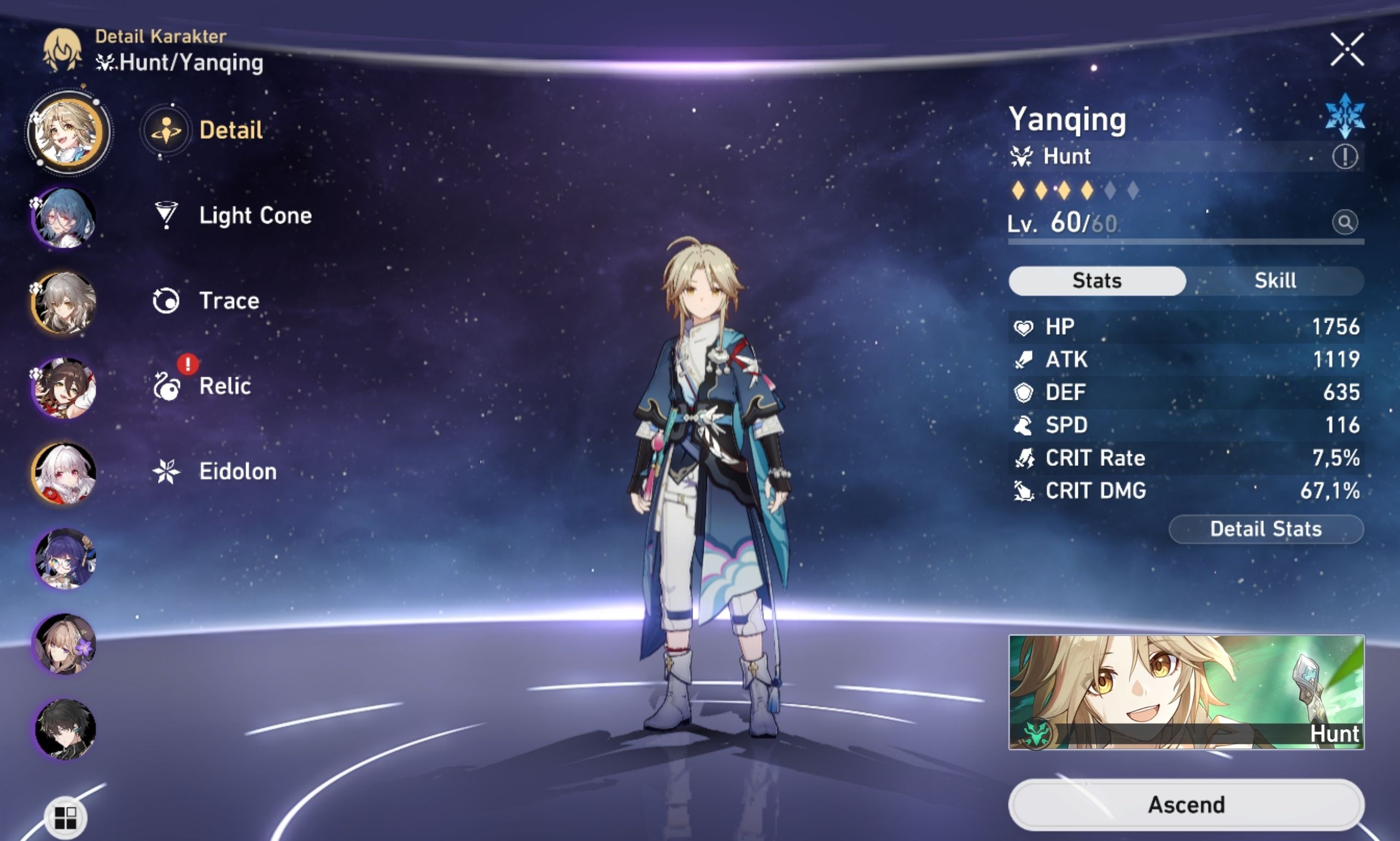Open Detail Stats breakdown
Image resolution: width=1400 pixels, height=841 pixels.
point(1265,529)
